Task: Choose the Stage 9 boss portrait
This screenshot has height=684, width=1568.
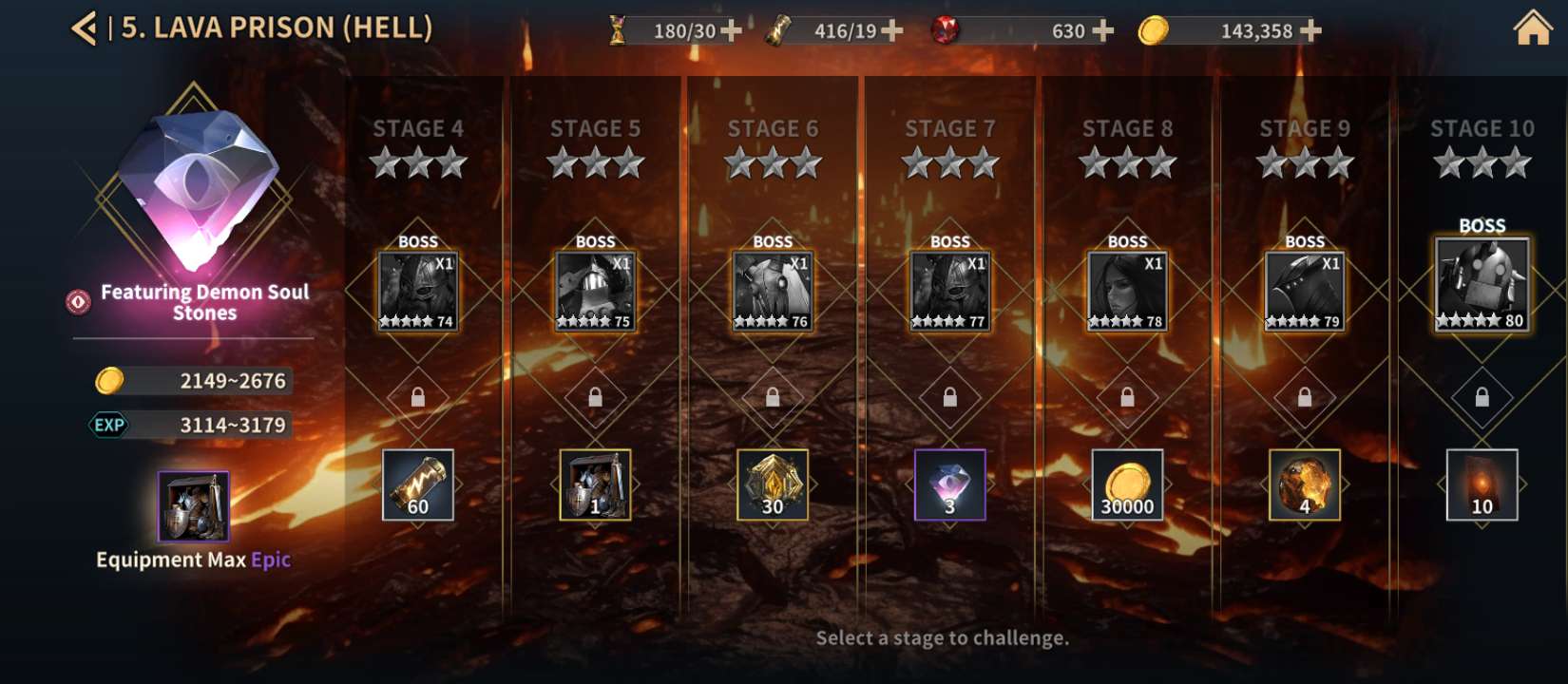Action: 1305,292
